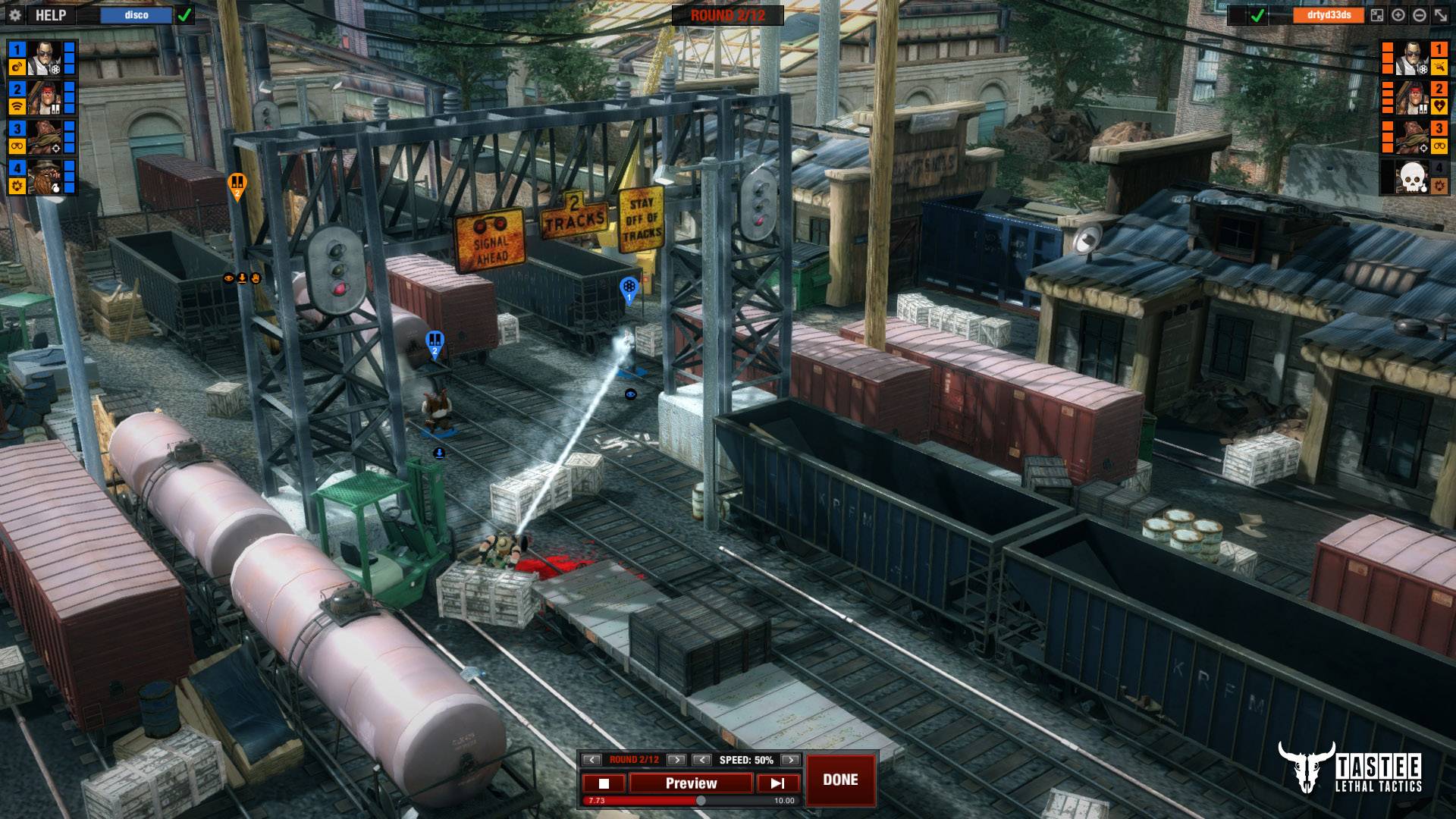Decrease the playback speed
Viewport: 1456px width, 819px height.
[x=702, y=760]
